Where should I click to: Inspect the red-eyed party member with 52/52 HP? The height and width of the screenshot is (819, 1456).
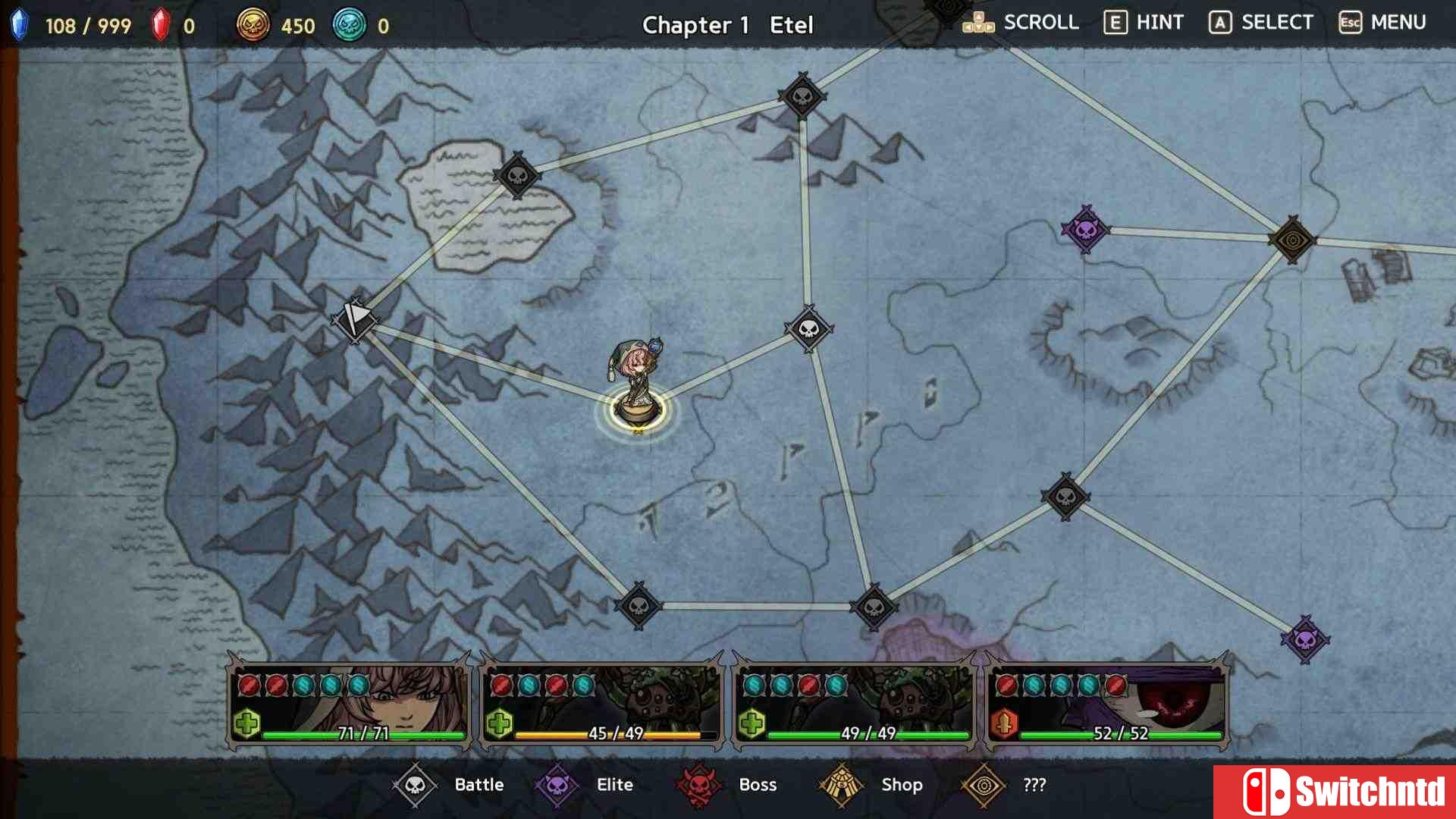click(1107, 704)
